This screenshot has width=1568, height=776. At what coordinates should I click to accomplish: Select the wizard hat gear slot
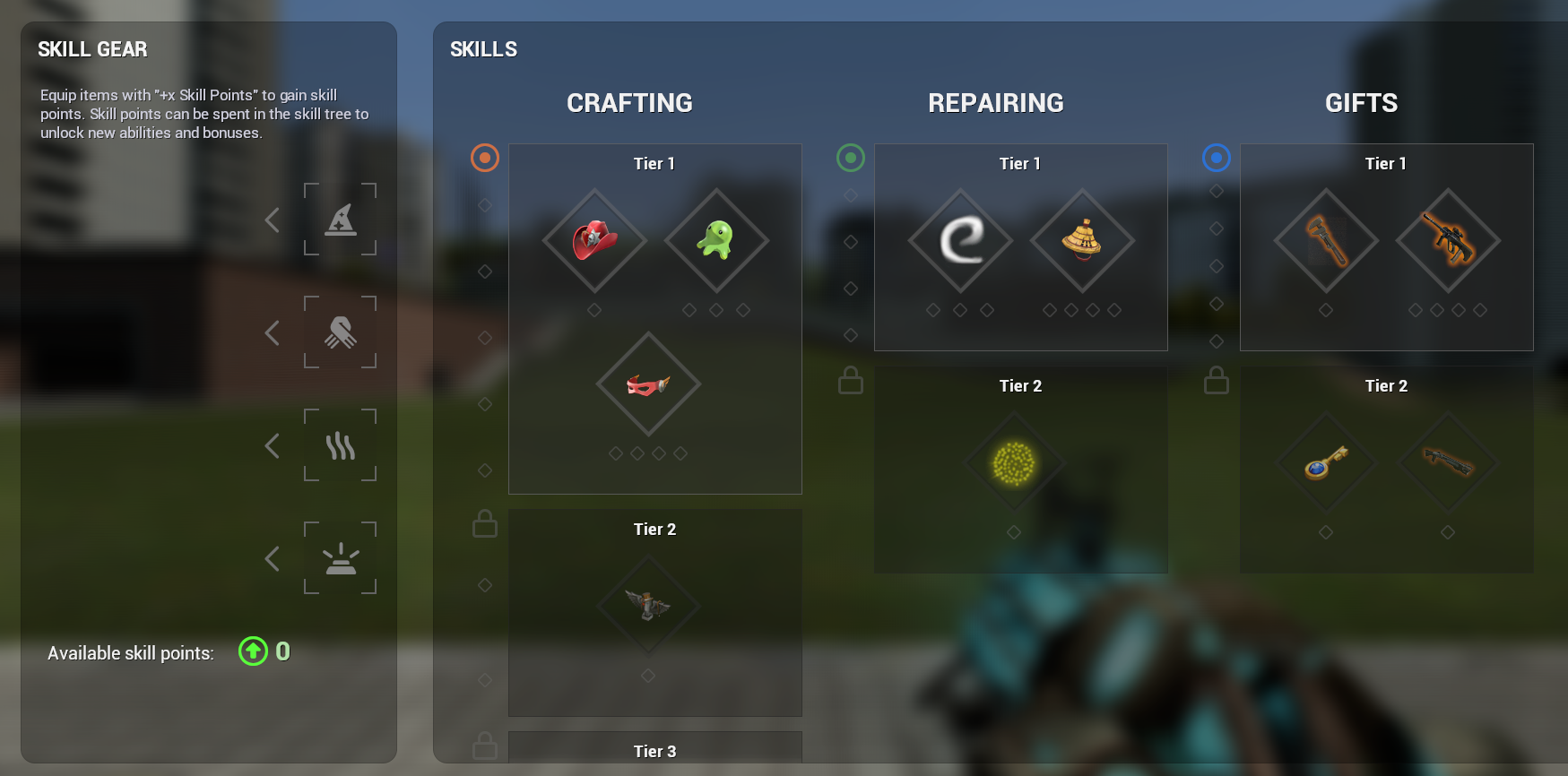point(342,220)
